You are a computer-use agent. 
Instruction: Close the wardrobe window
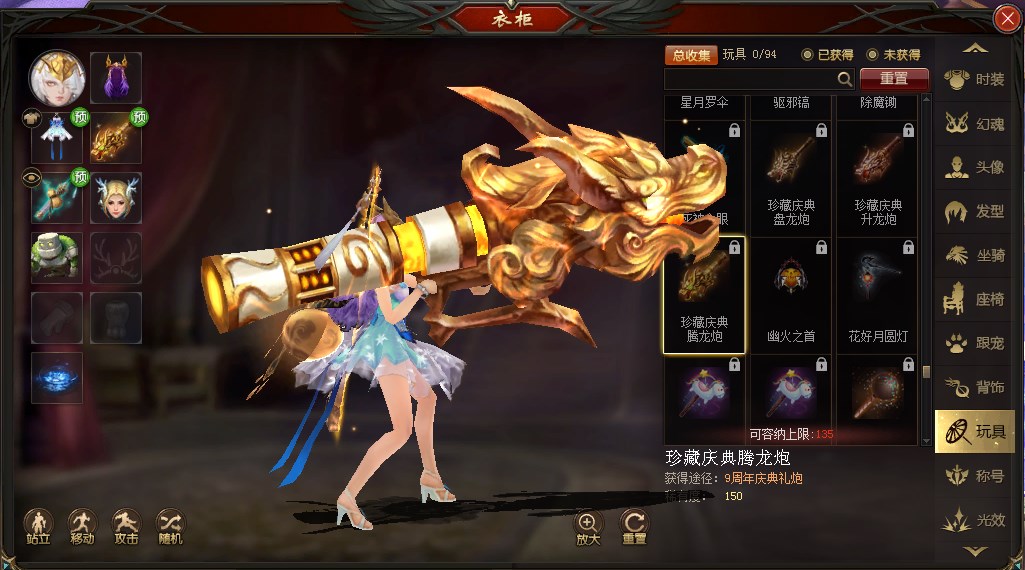(1006, 20)
